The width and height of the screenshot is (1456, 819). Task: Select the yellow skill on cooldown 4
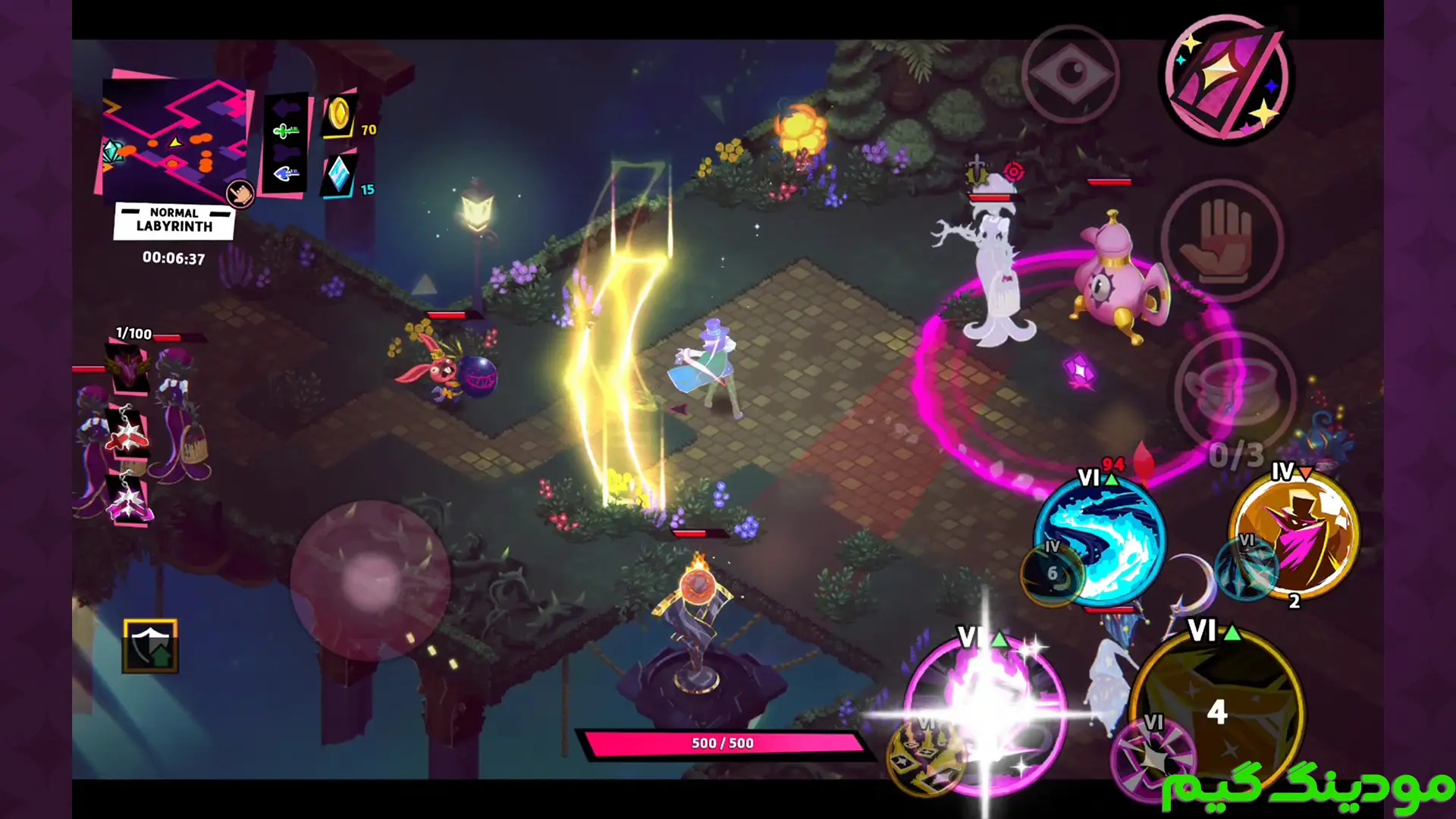[1217, 709]
